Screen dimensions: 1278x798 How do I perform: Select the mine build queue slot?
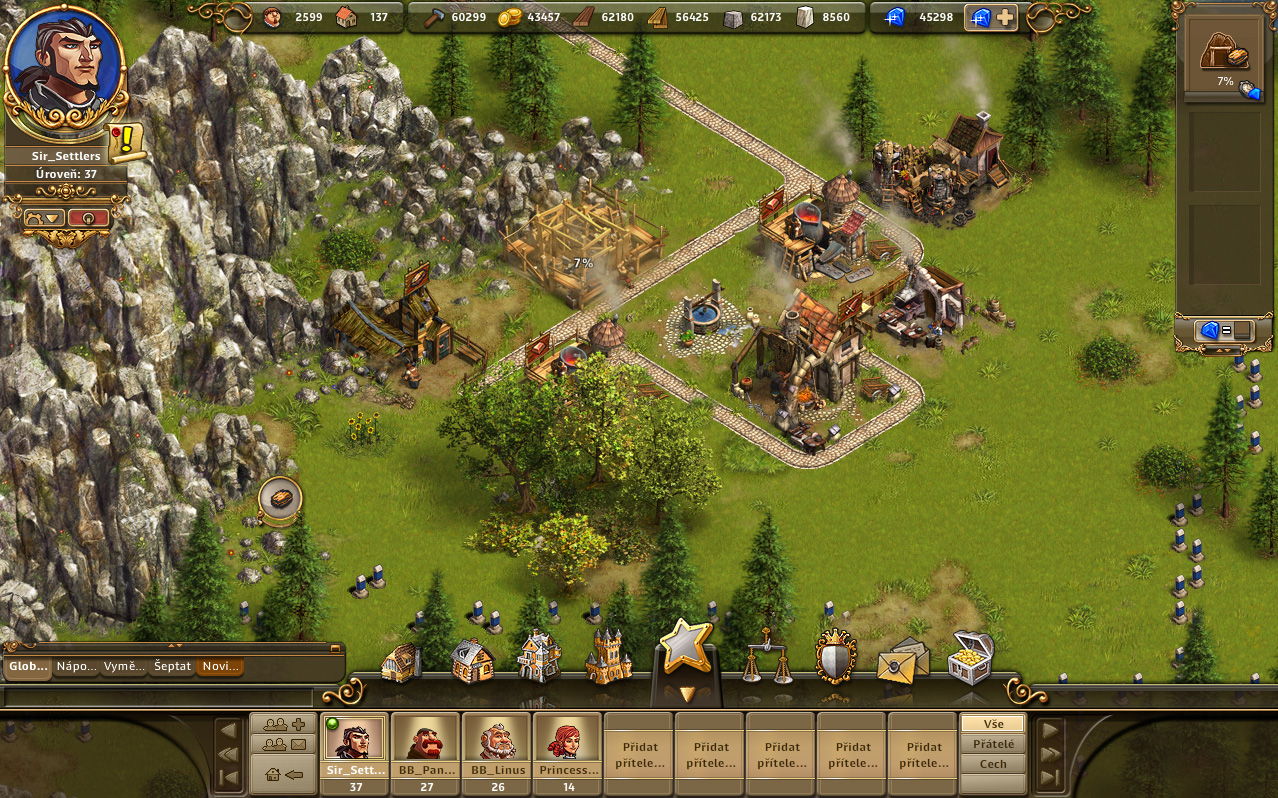[1224, 60]
